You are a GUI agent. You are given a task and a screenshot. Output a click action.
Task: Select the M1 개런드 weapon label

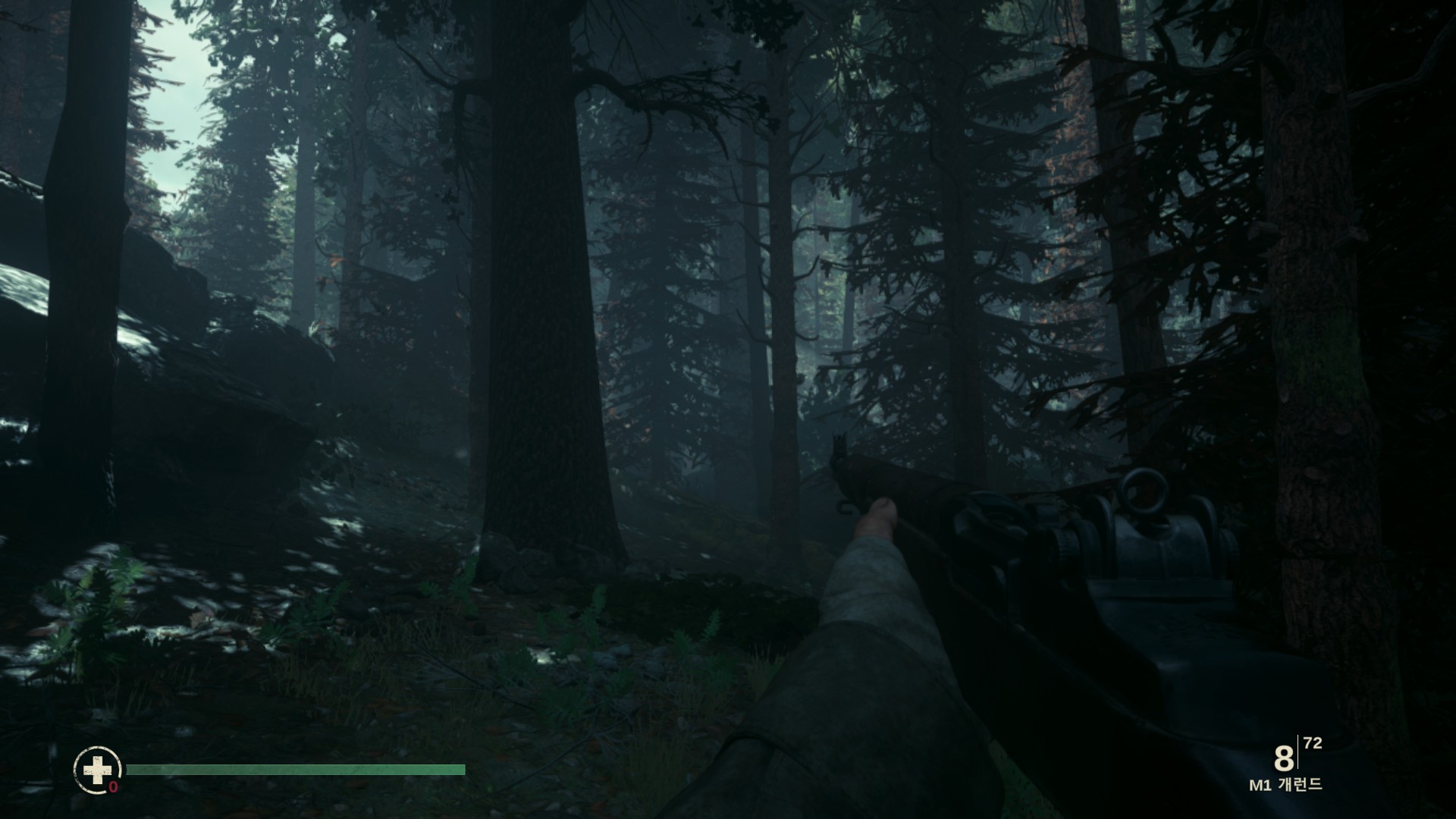point(1285,785)
